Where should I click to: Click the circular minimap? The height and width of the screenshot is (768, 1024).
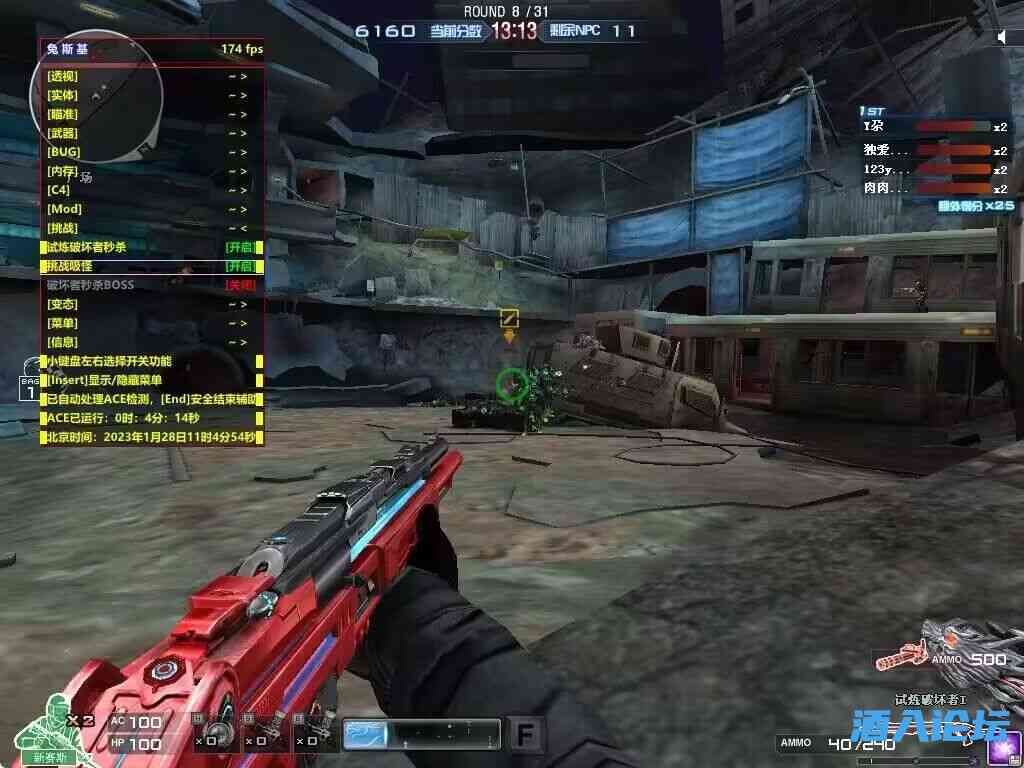97,97
